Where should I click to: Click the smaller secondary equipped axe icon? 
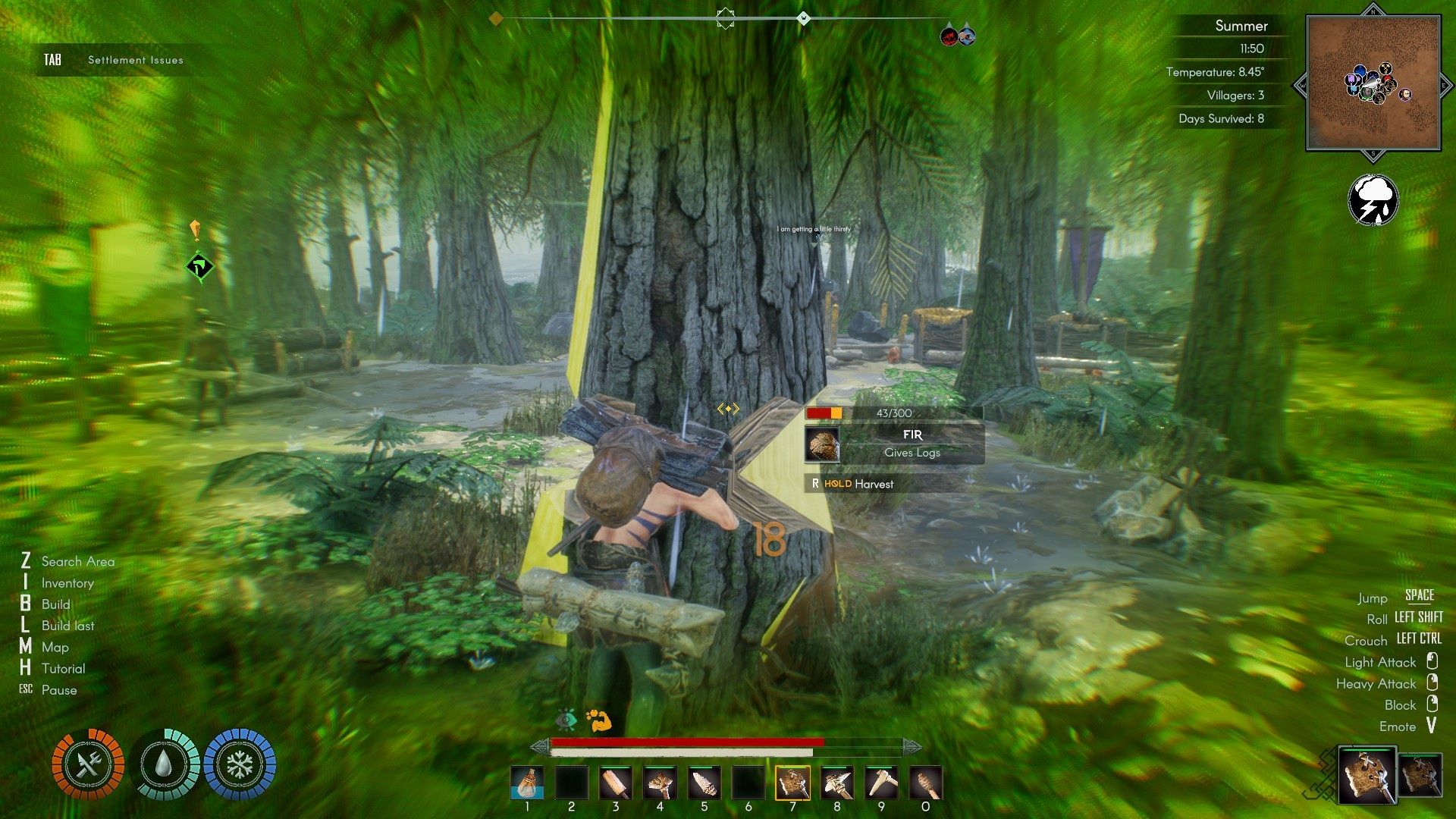coord(1419,775)
